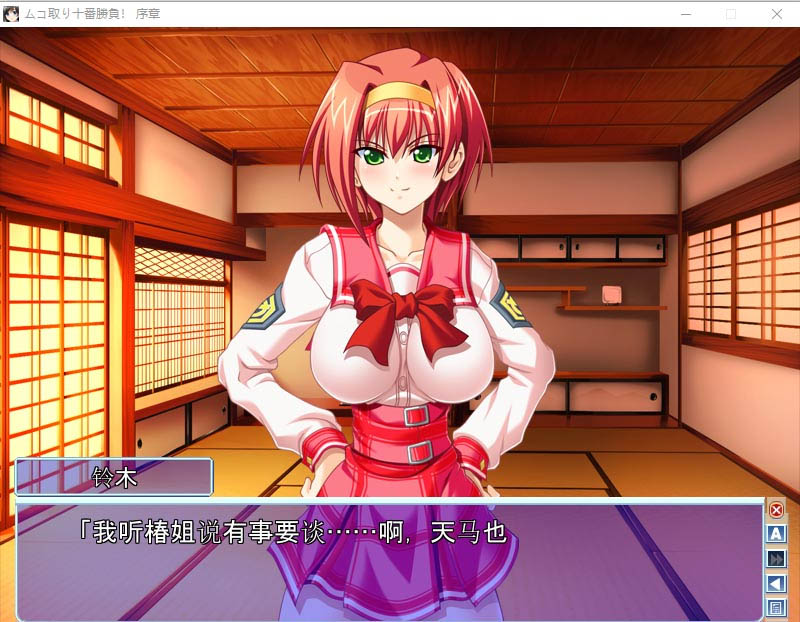Click the dialogue text box to advance

[390, 560]
